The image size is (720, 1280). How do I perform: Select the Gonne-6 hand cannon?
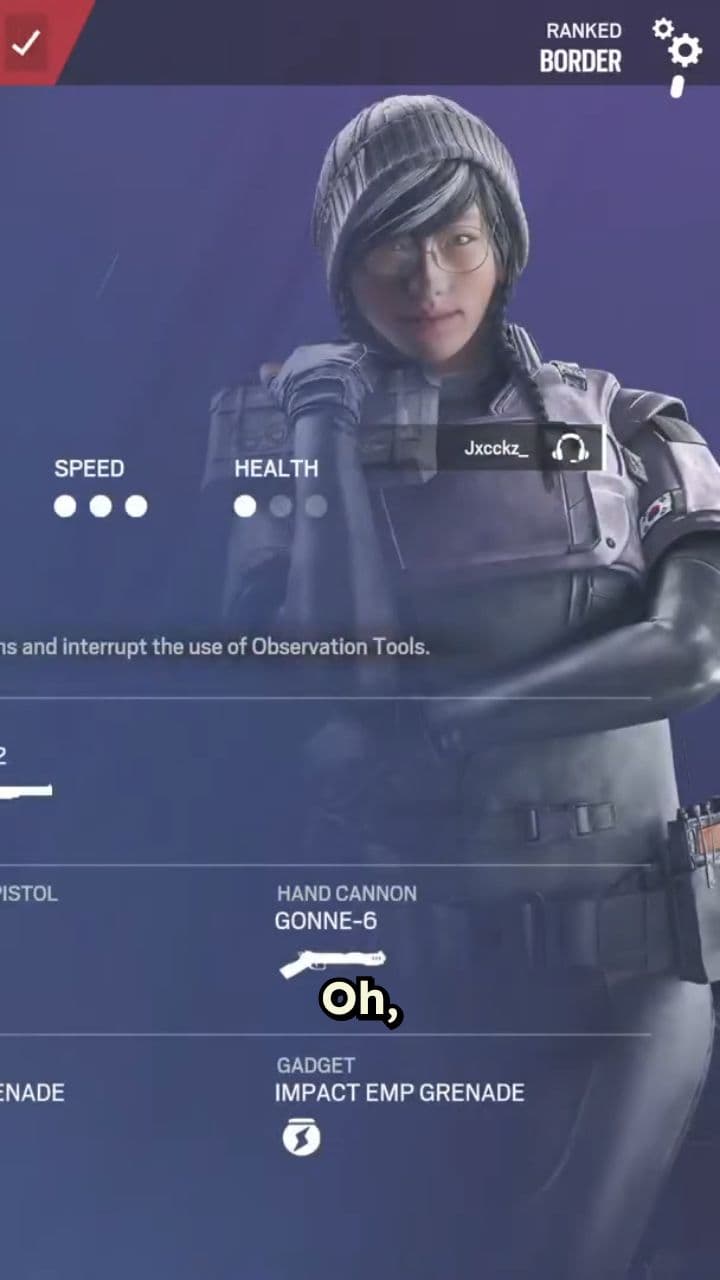pos(332,940)
